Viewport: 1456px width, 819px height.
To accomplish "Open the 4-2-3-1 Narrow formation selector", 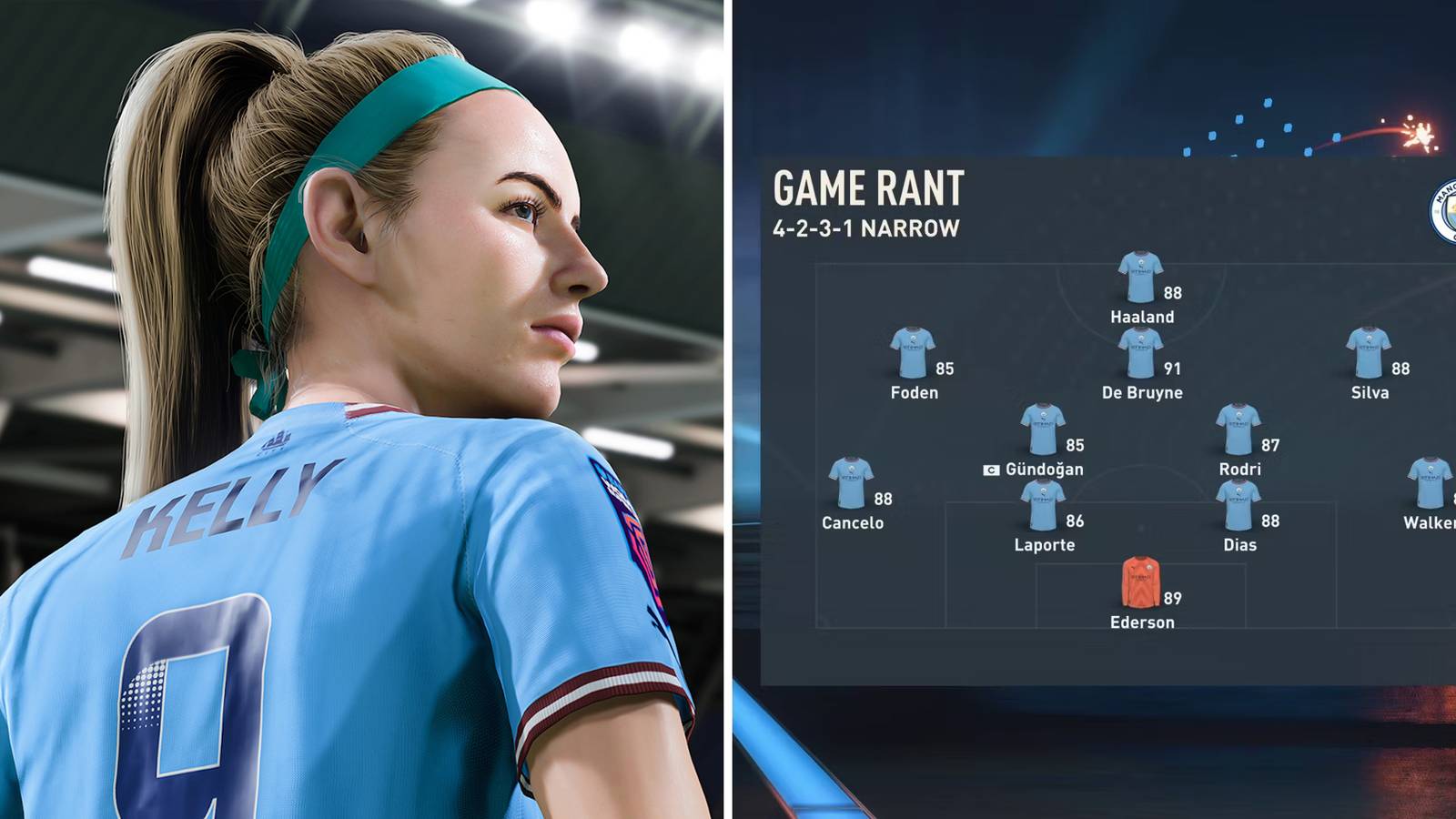I will click(864, 227).
